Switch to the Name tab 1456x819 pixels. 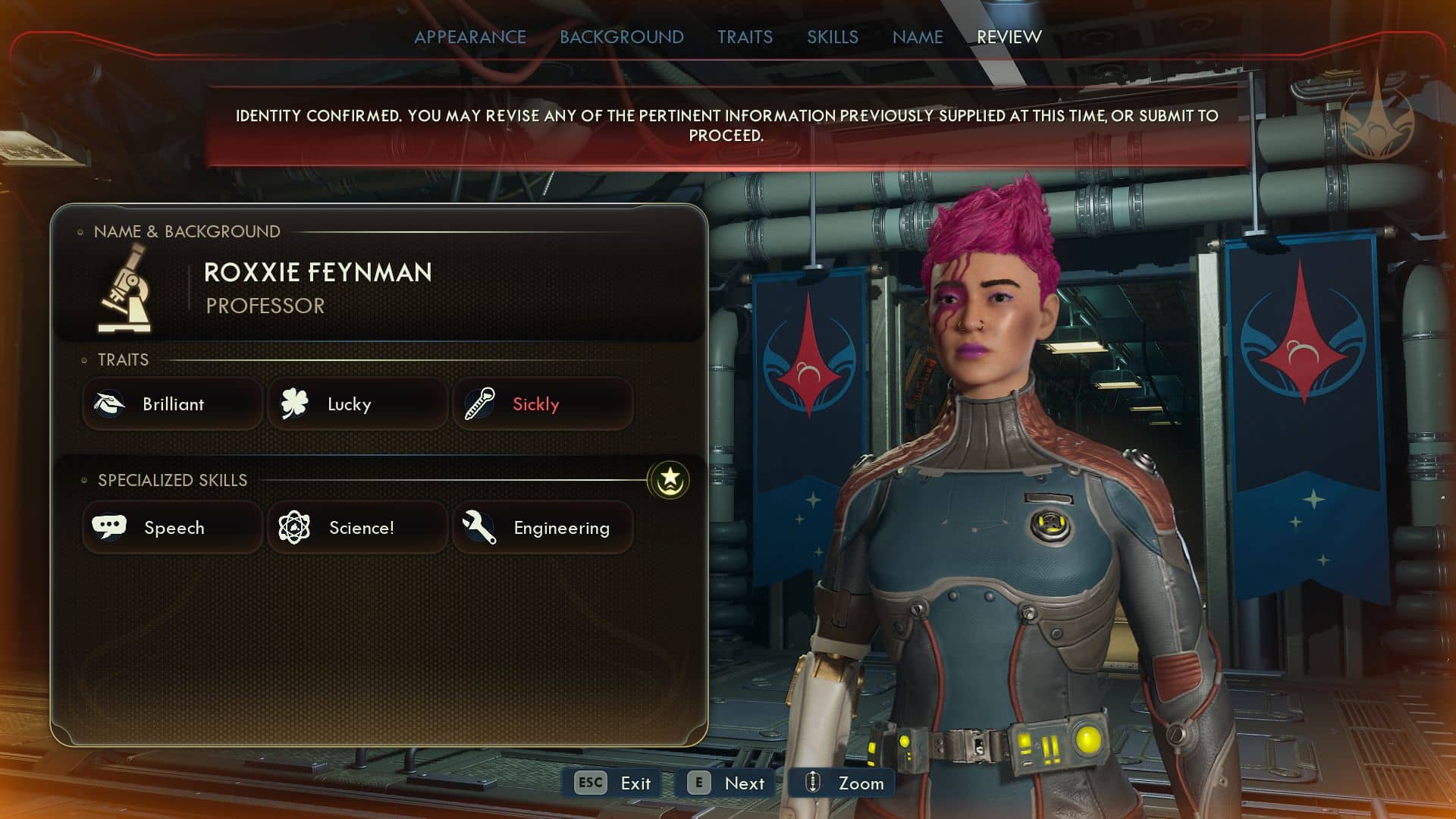click(x=917, y=37)
